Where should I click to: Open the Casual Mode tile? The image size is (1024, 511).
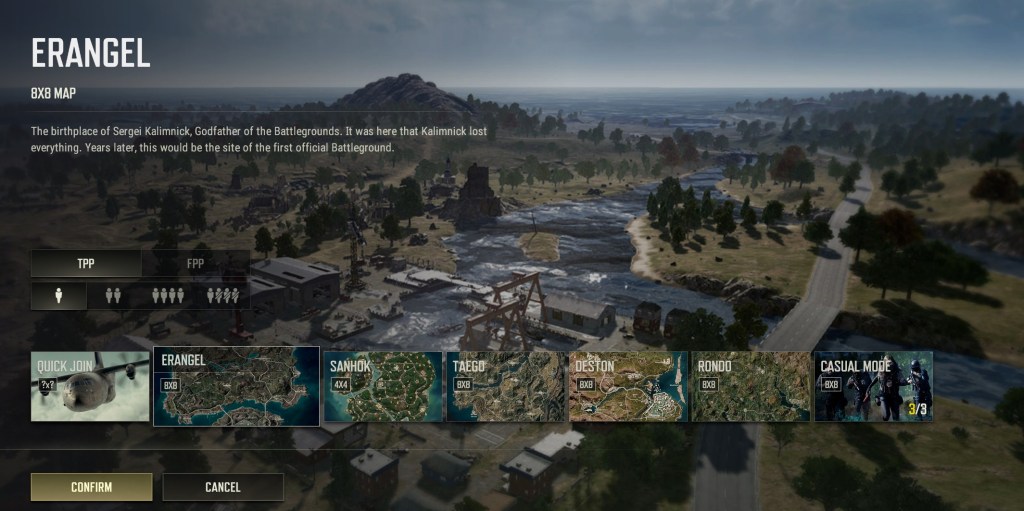873,386
